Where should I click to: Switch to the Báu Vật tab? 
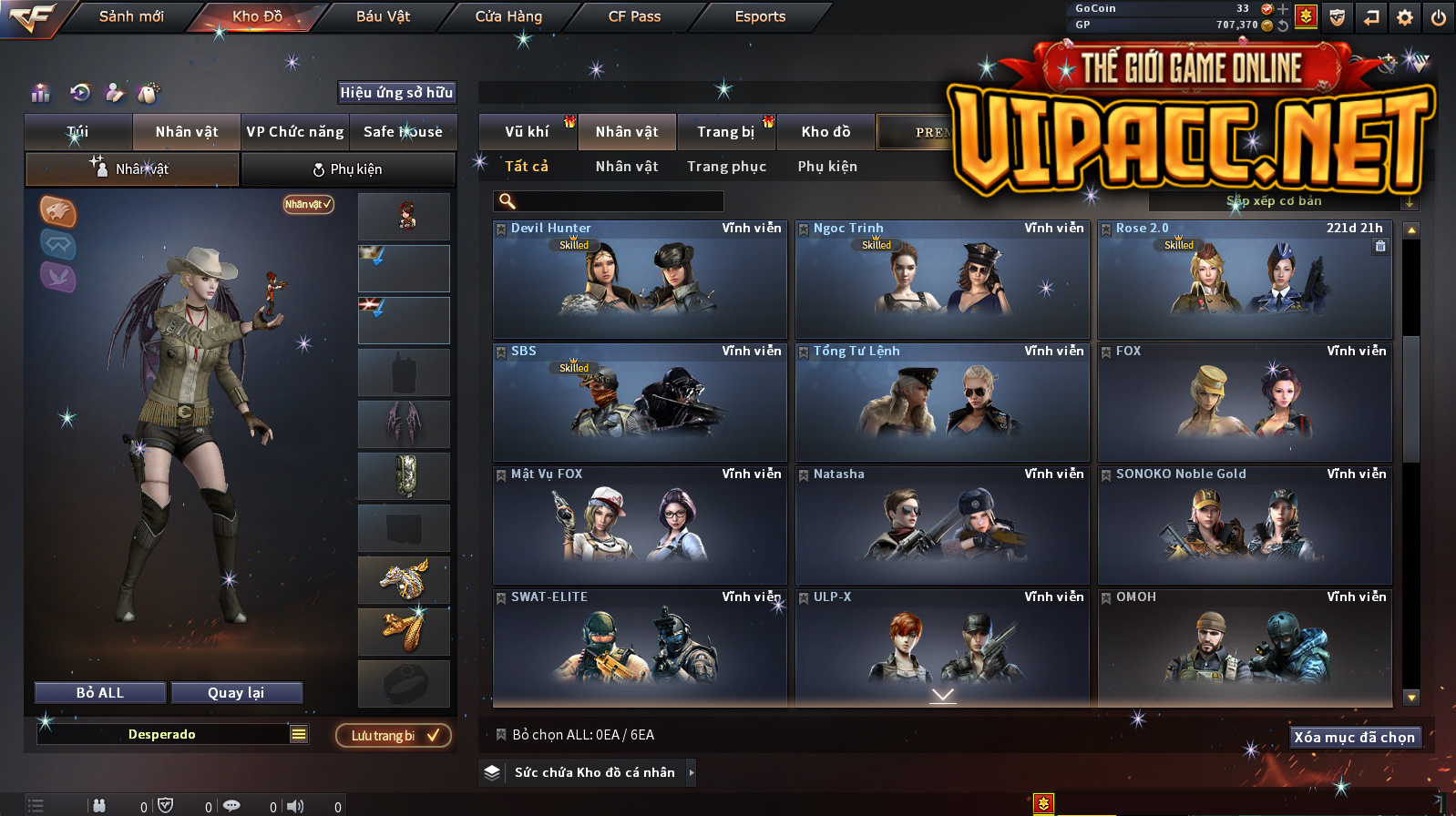[383, 16]
